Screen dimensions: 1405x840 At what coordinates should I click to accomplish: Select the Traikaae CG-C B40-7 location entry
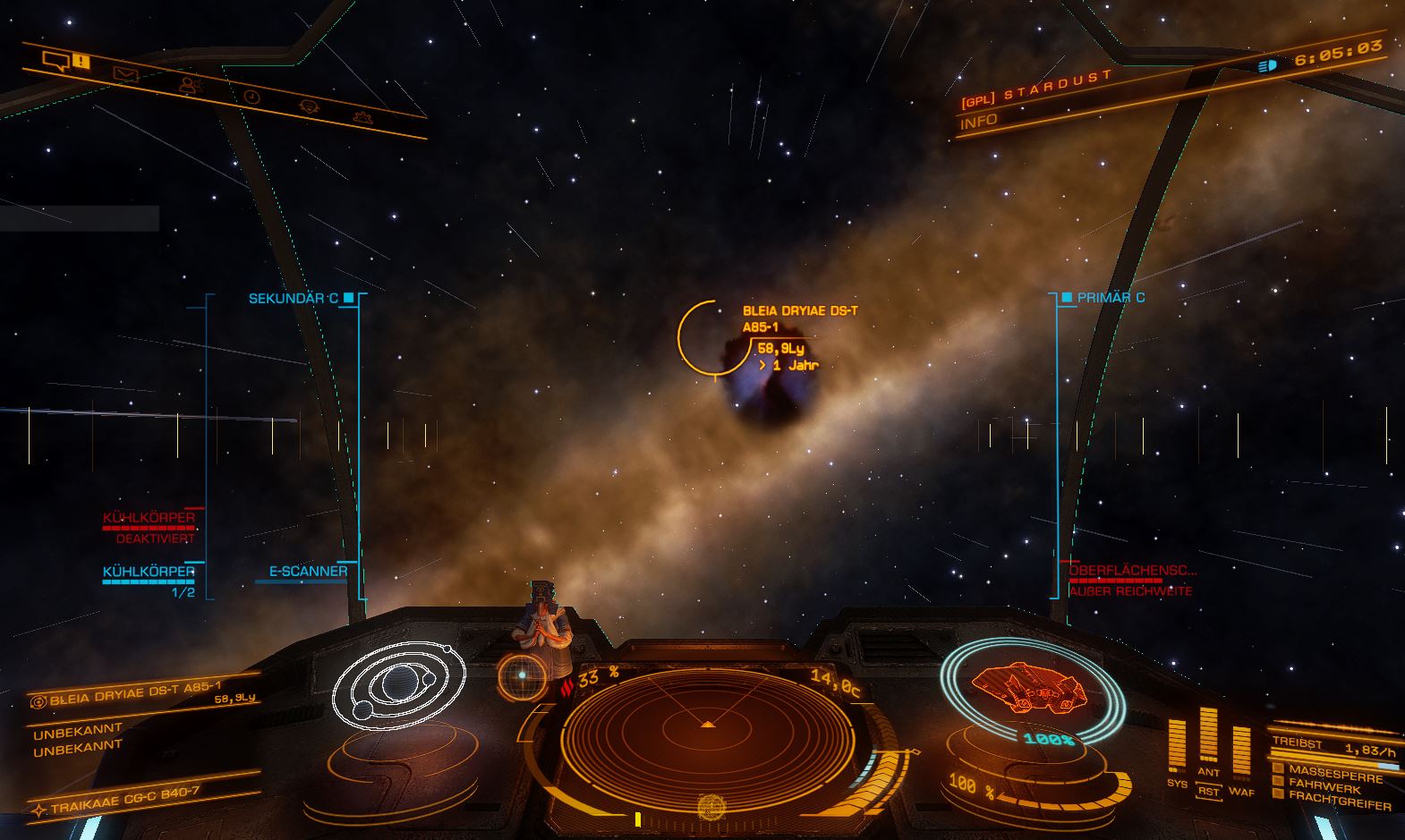click(125, 801)
